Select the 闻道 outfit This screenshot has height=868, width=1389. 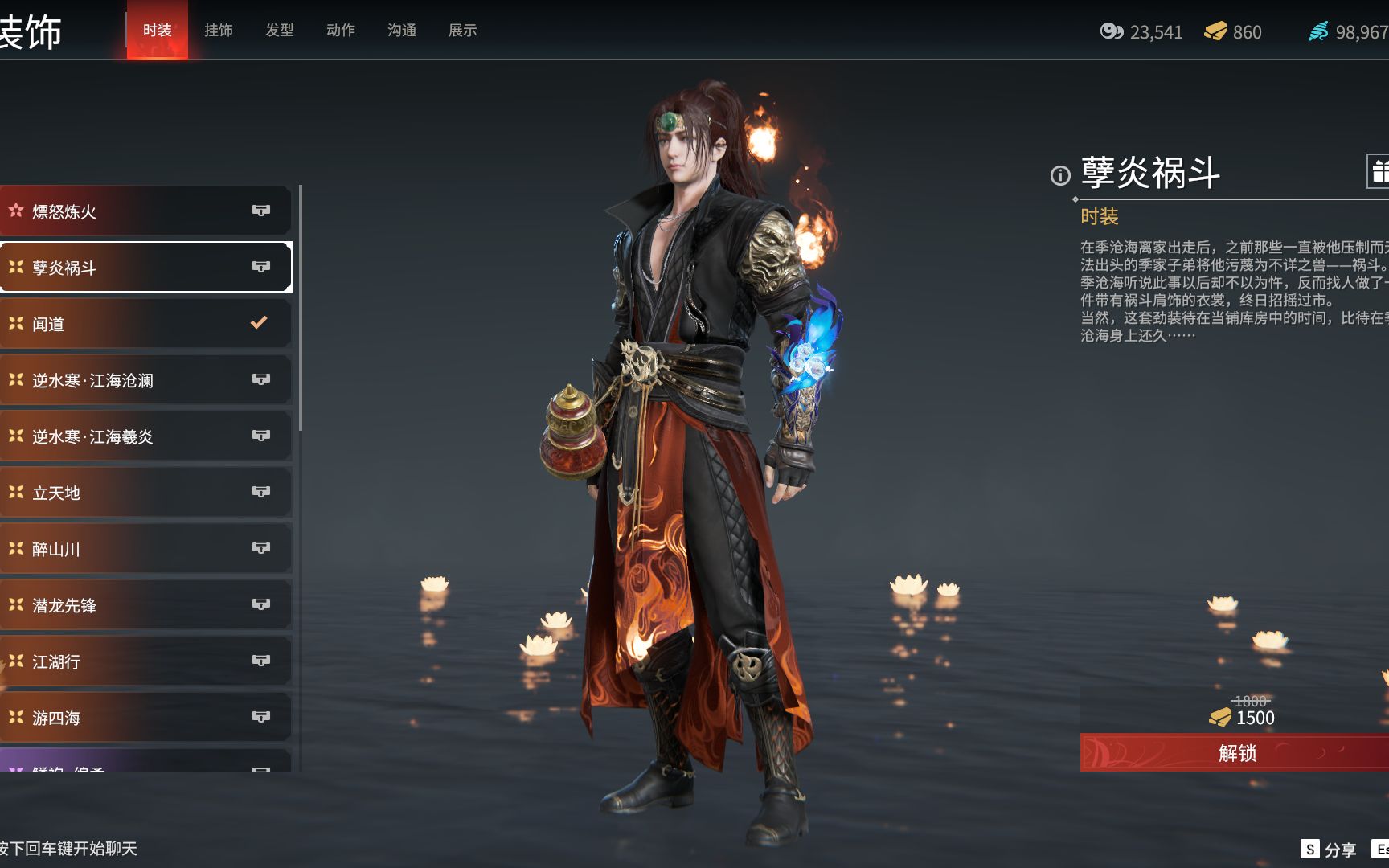pyautogui.click(x=145, y=324)
